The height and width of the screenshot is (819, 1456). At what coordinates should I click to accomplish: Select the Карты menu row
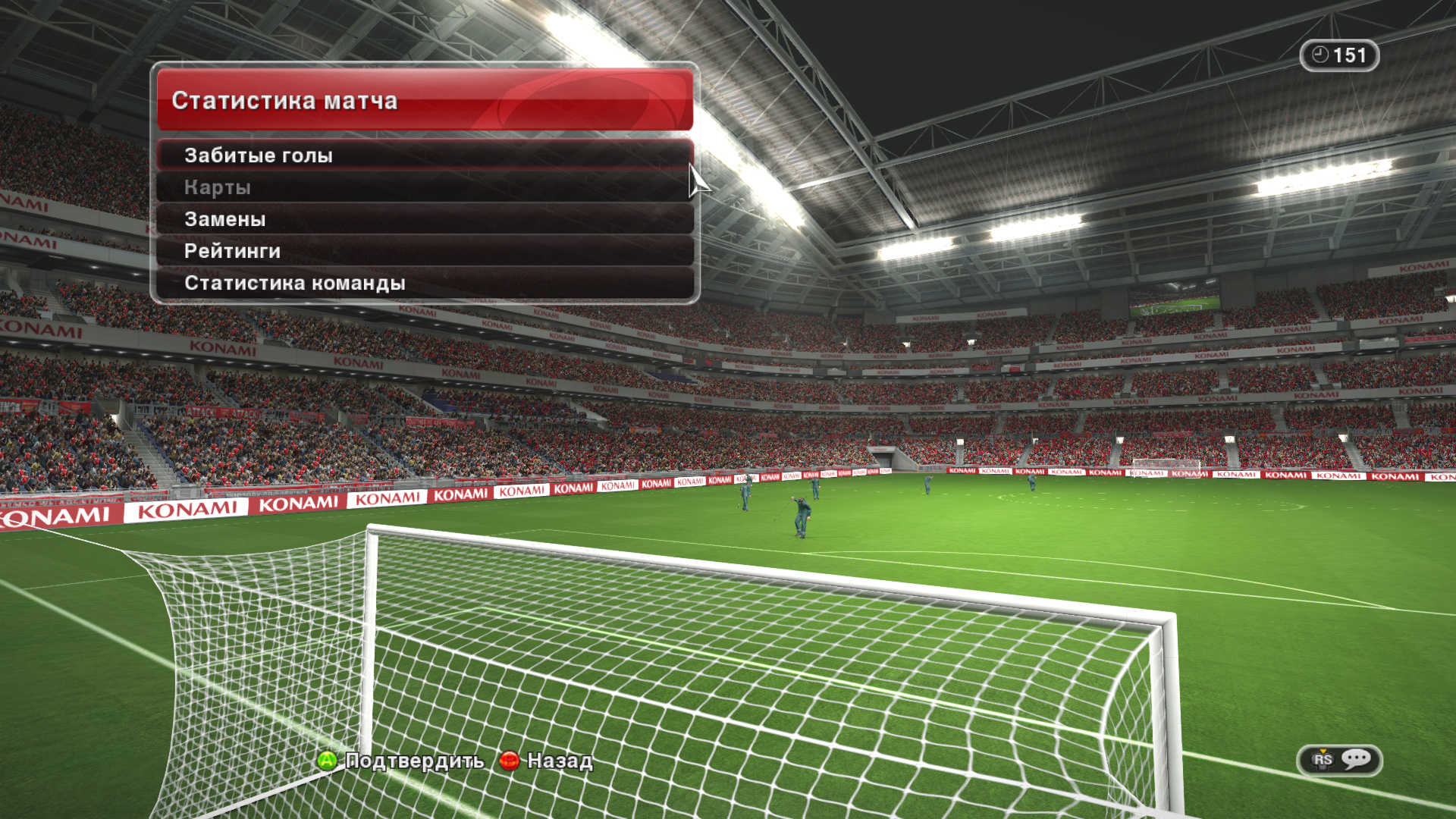click(425, 187)
